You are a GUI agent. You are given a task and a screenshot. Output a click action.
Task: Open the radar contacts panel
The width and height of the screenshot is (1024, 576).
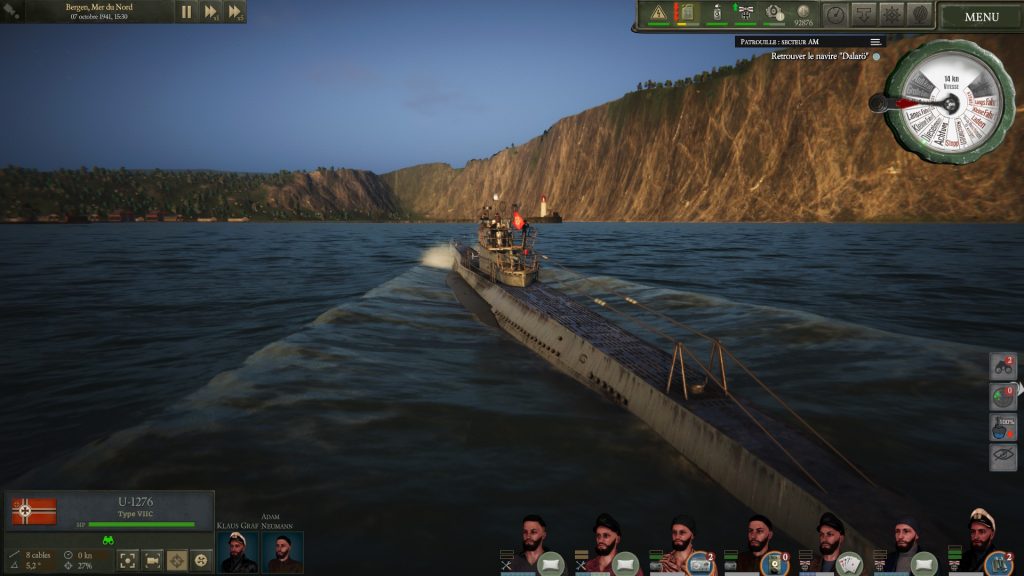[1003, 397]
